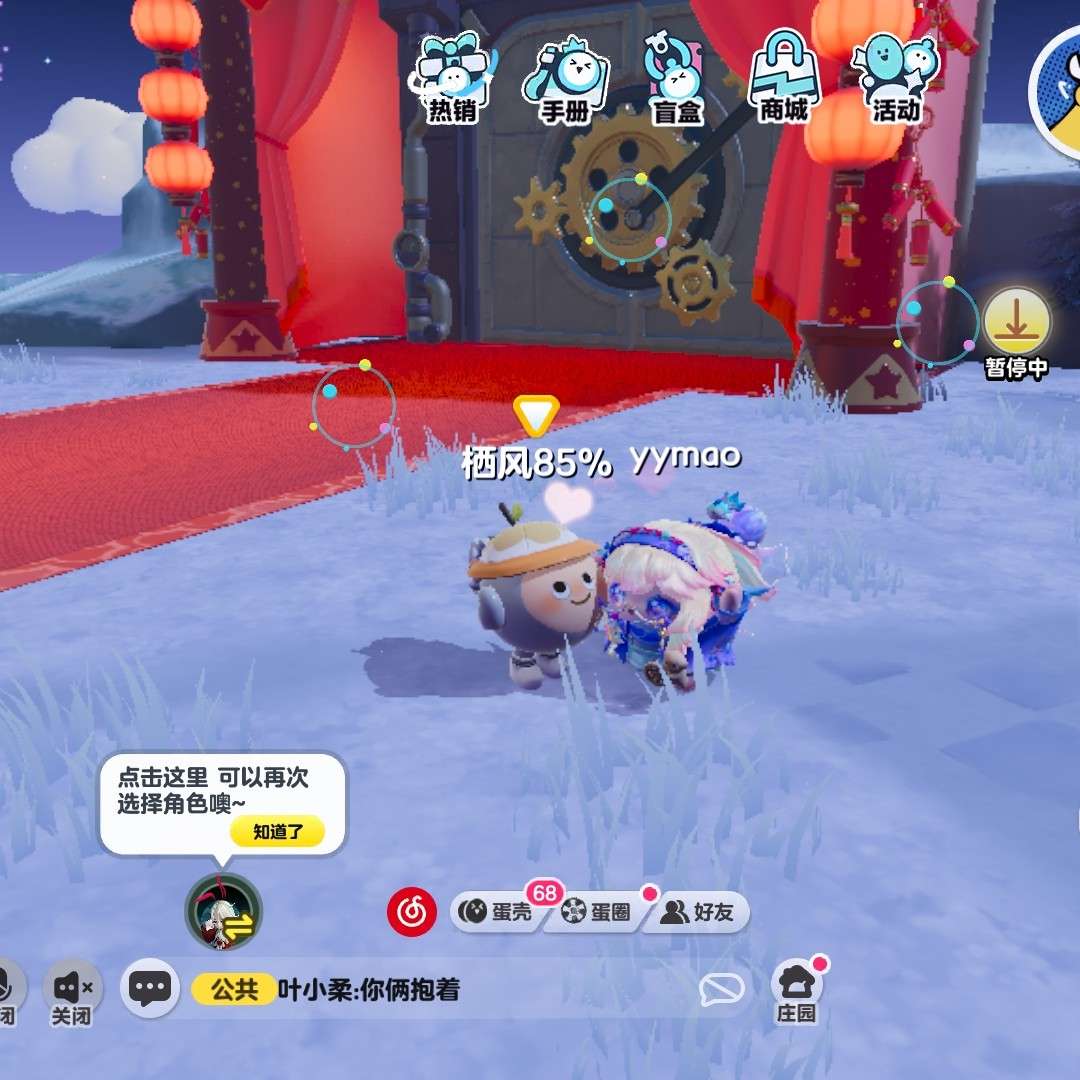1080x1080 pixels.
Task: Toggle the 关闭 speaker mute button
Action: point(72,992)
